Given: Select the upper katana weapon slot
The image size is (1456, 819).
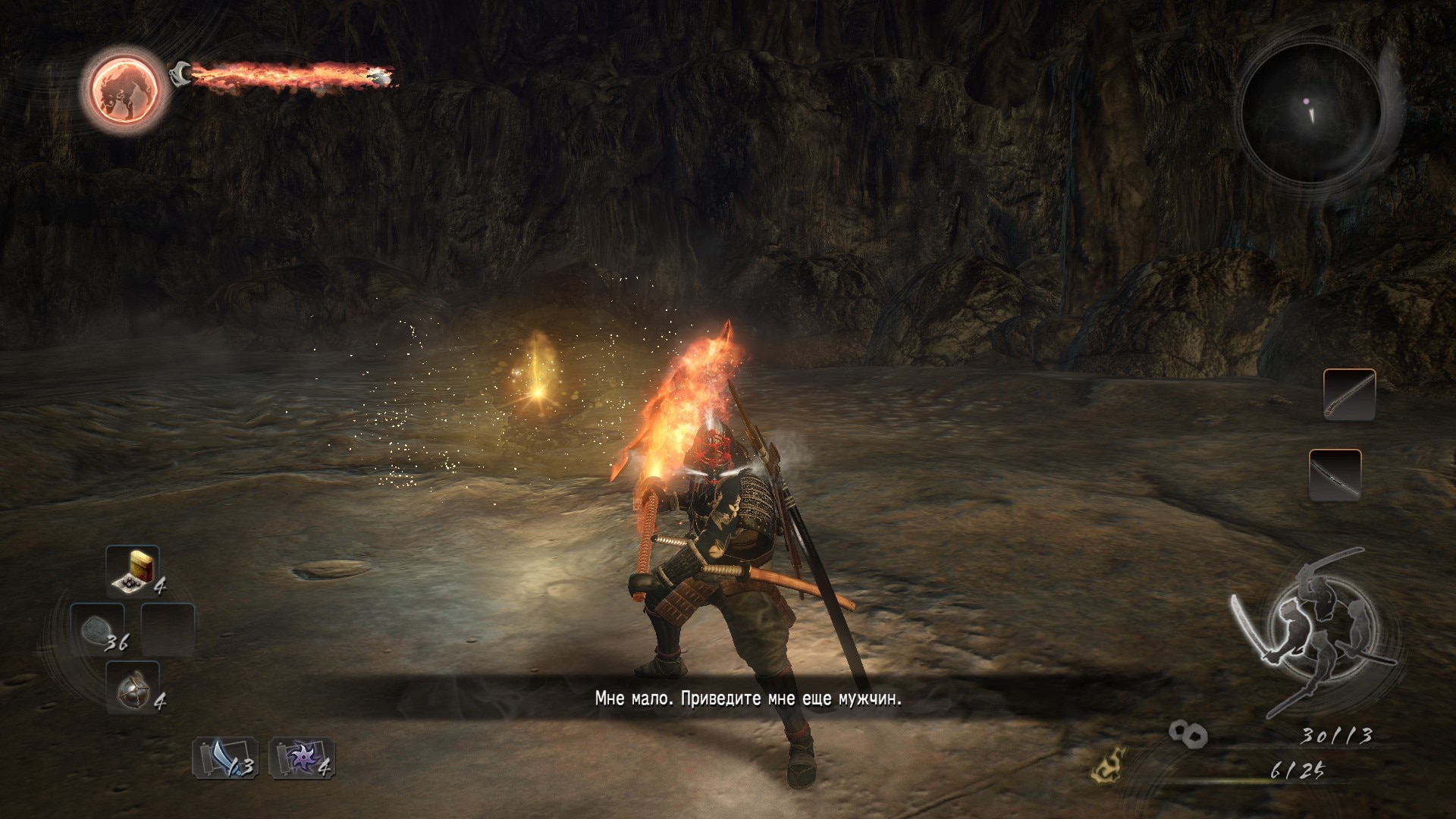Looking at the screenshot, I should pos(1349,395).
